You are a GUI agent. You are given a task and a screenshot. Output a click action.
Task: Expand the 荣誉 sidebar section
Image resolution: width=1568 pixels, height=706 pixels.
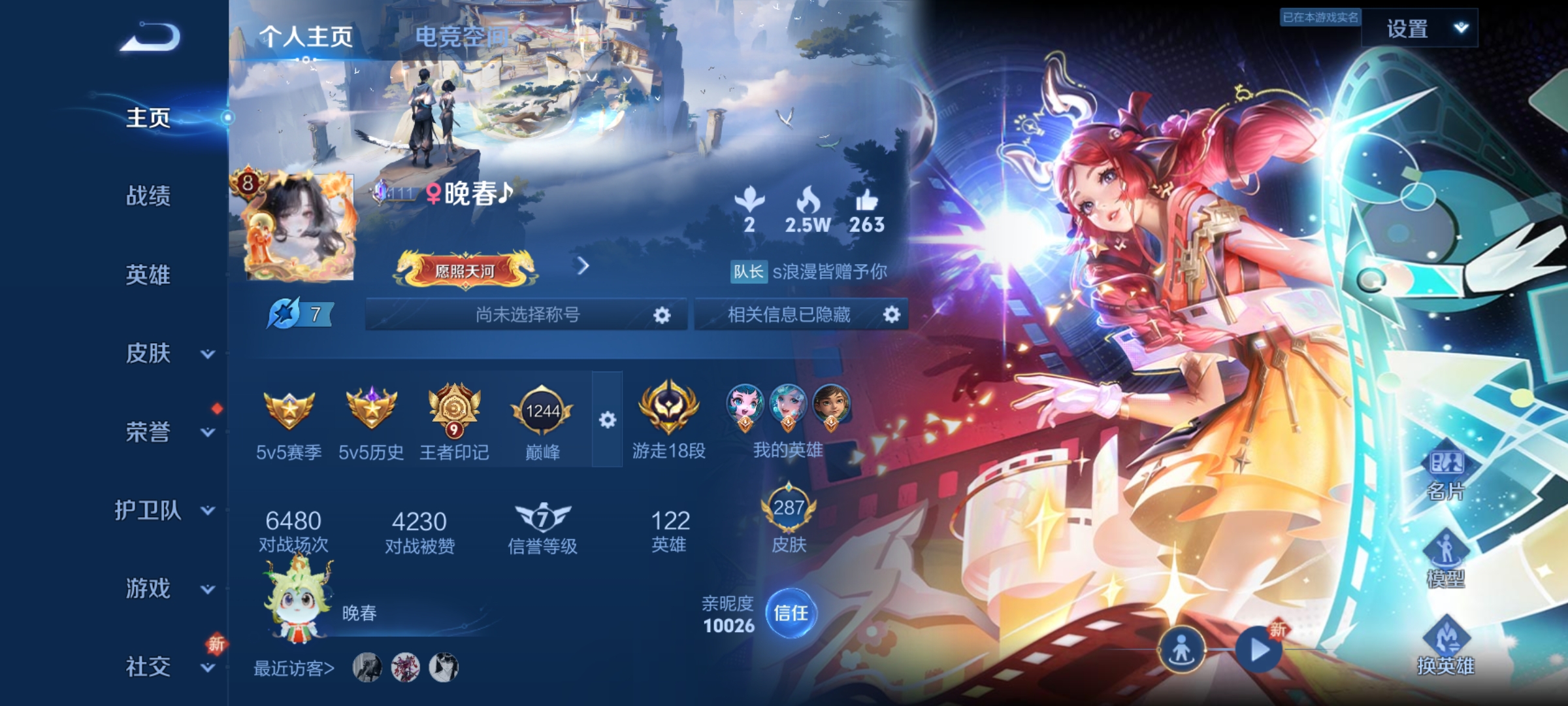149,433
